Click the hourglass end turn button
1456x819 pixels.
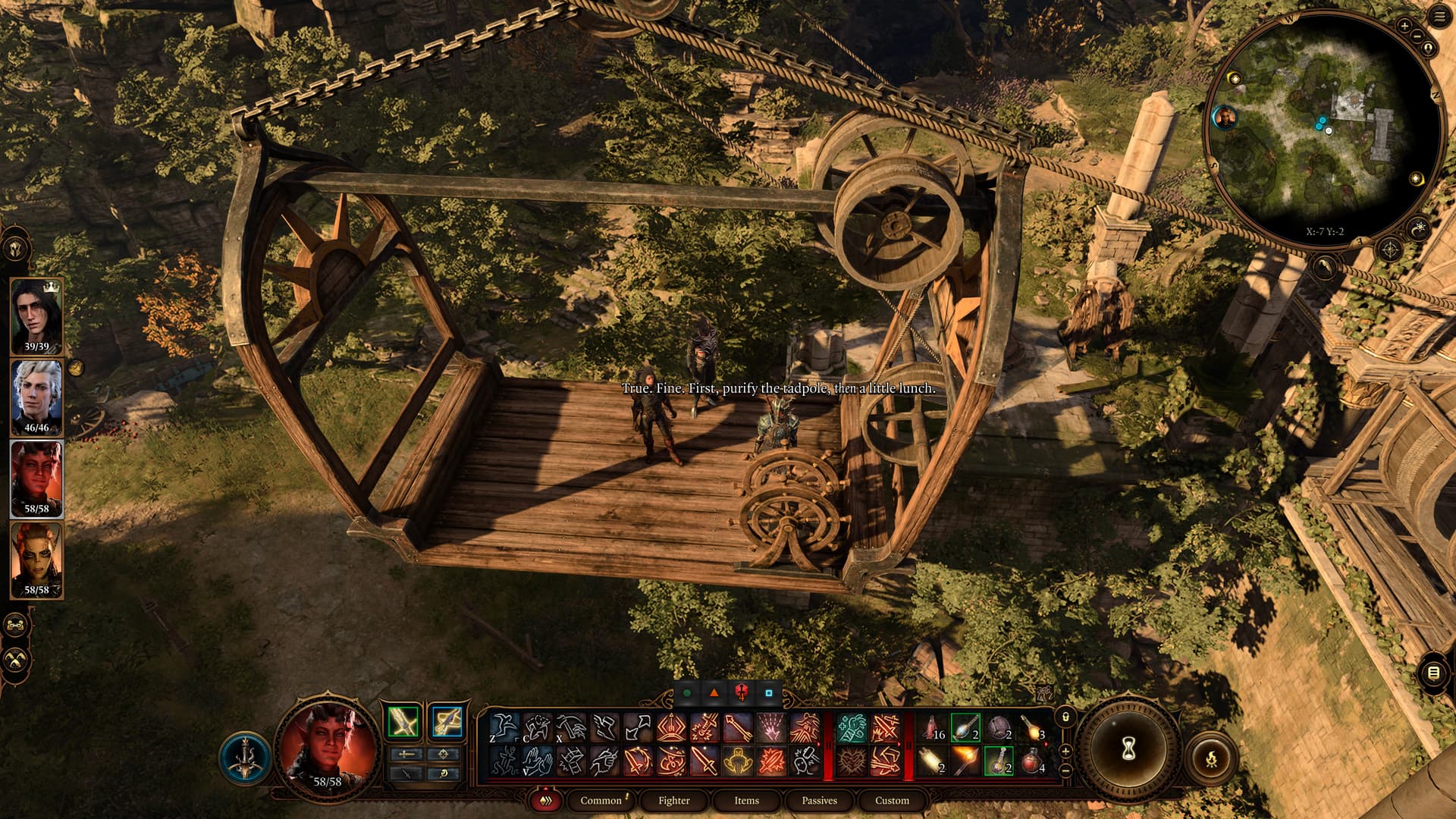pyautogui.click(x=1128, y=748)
